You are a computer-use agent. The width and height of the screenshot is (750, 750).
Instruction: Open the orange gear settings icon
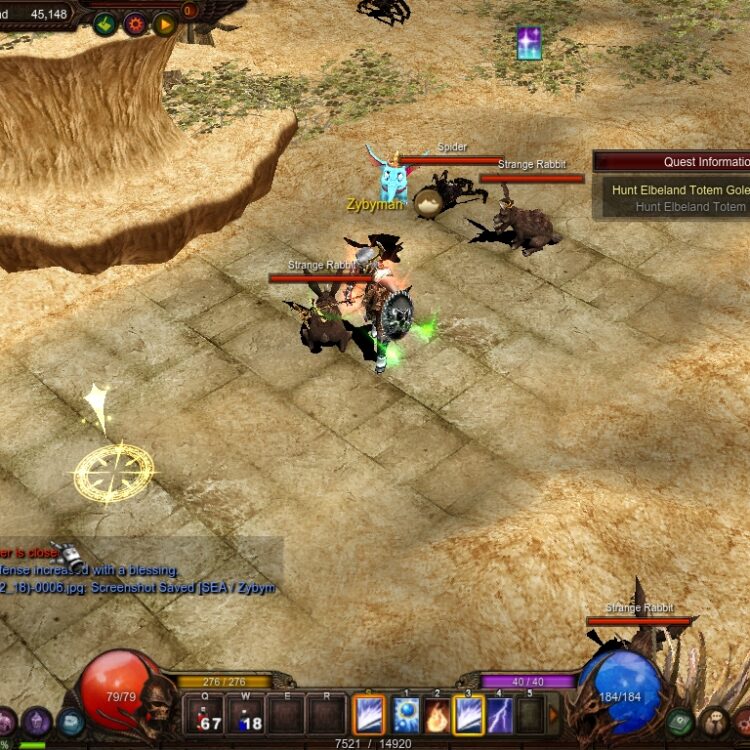point(135,23)
